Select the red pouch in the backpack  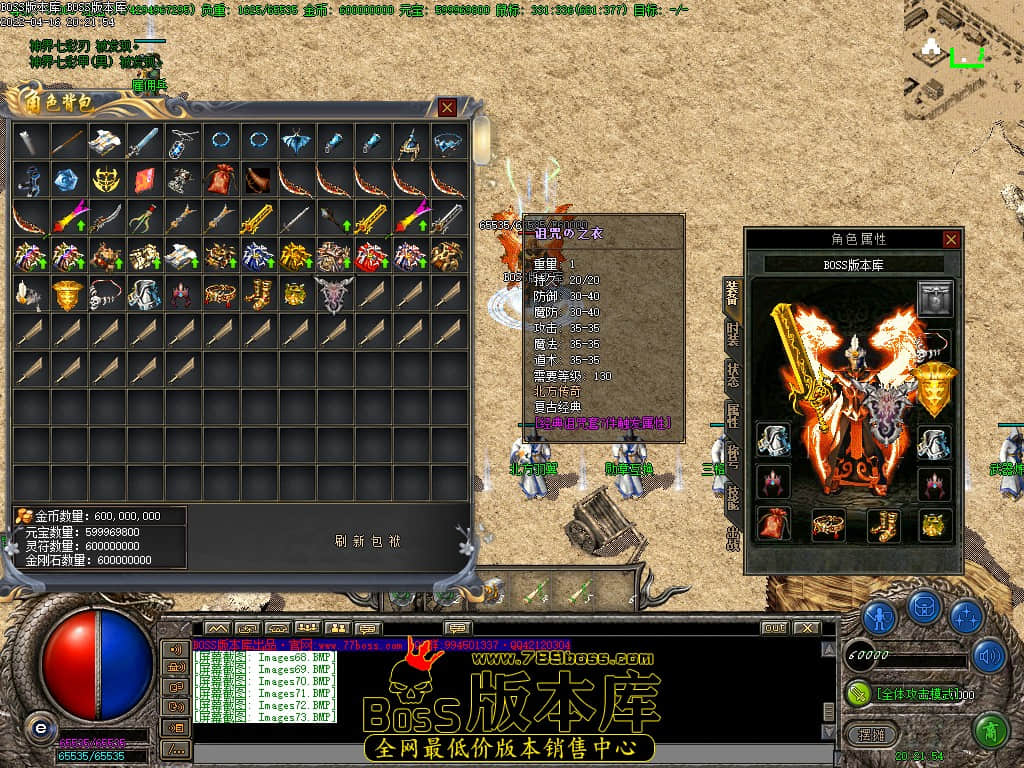point(220,180)
